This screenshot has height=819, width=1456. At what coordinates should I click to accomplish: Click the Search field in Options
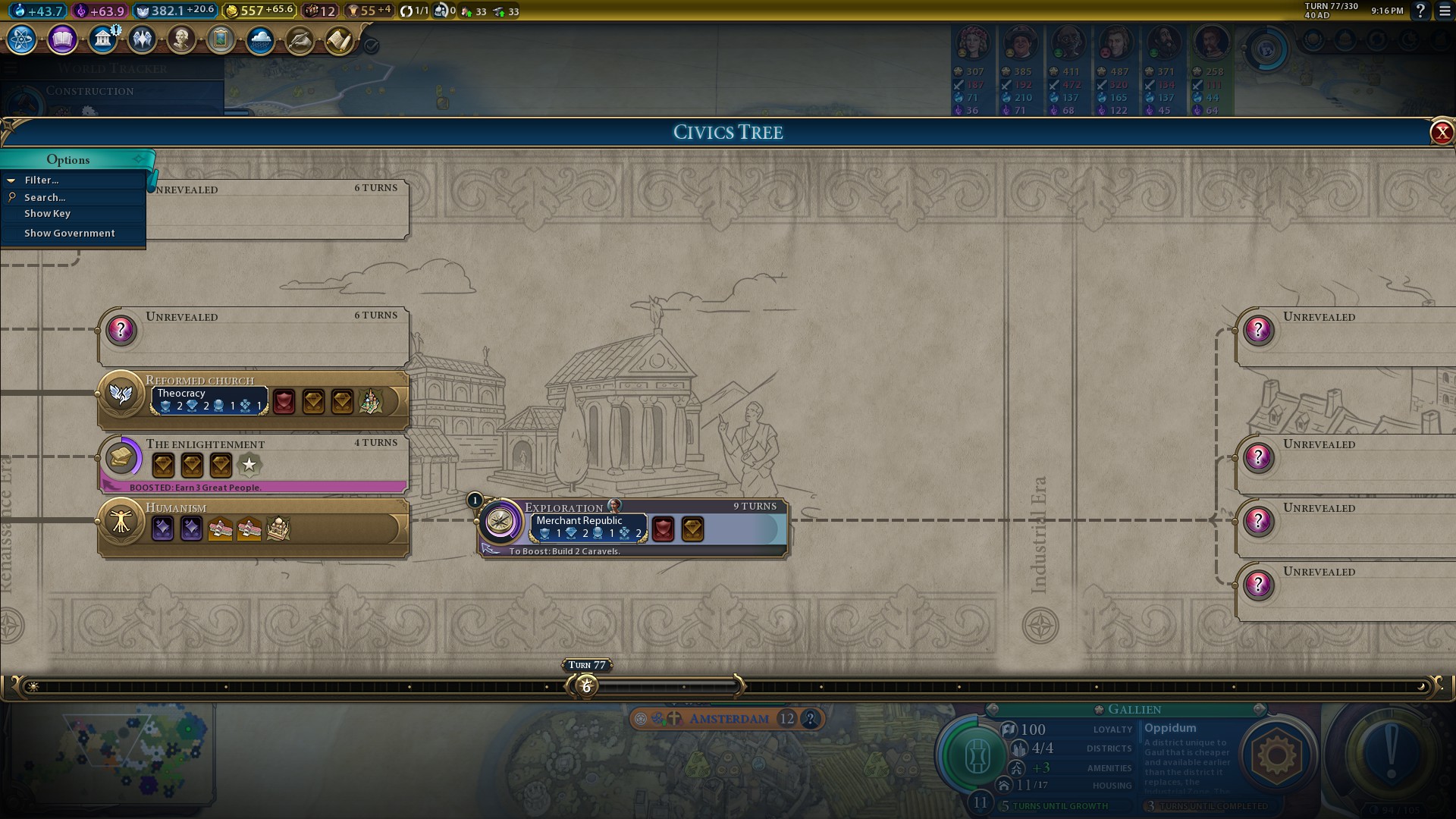[x=45, y=197]
